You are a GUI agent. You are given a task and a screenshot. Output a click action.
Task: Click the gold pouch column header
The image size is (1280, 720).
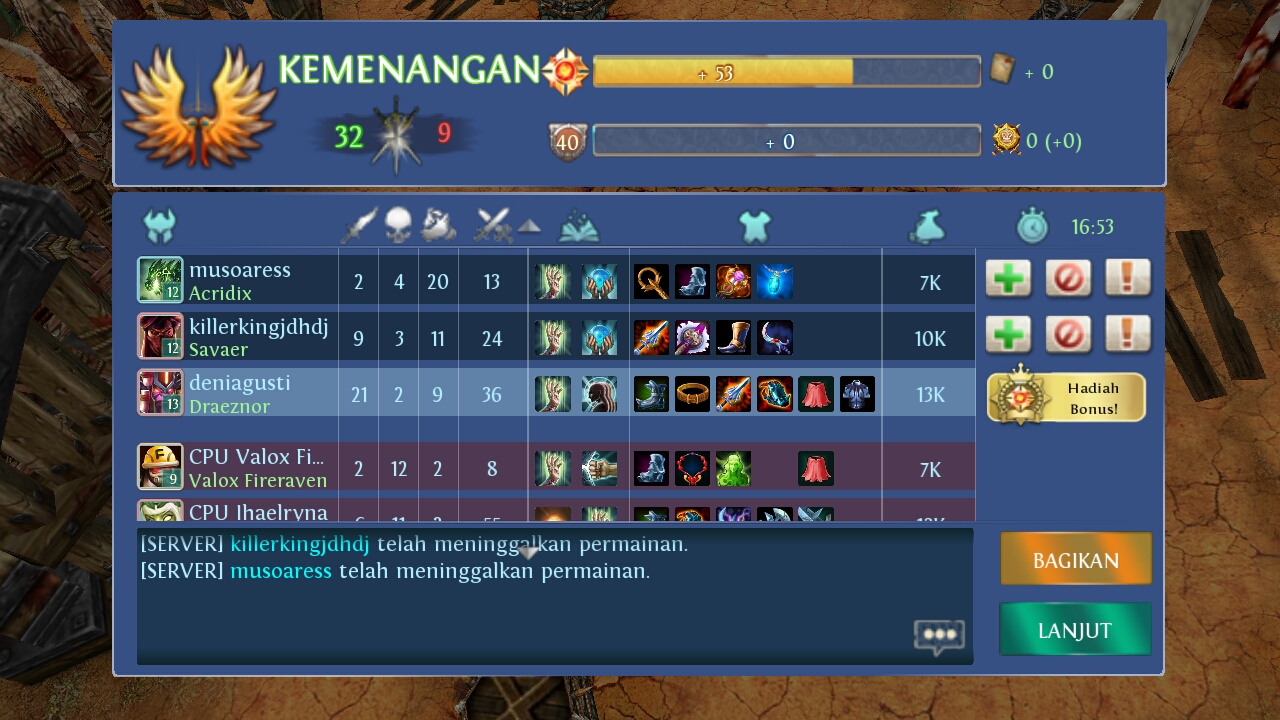click(929, 226)
